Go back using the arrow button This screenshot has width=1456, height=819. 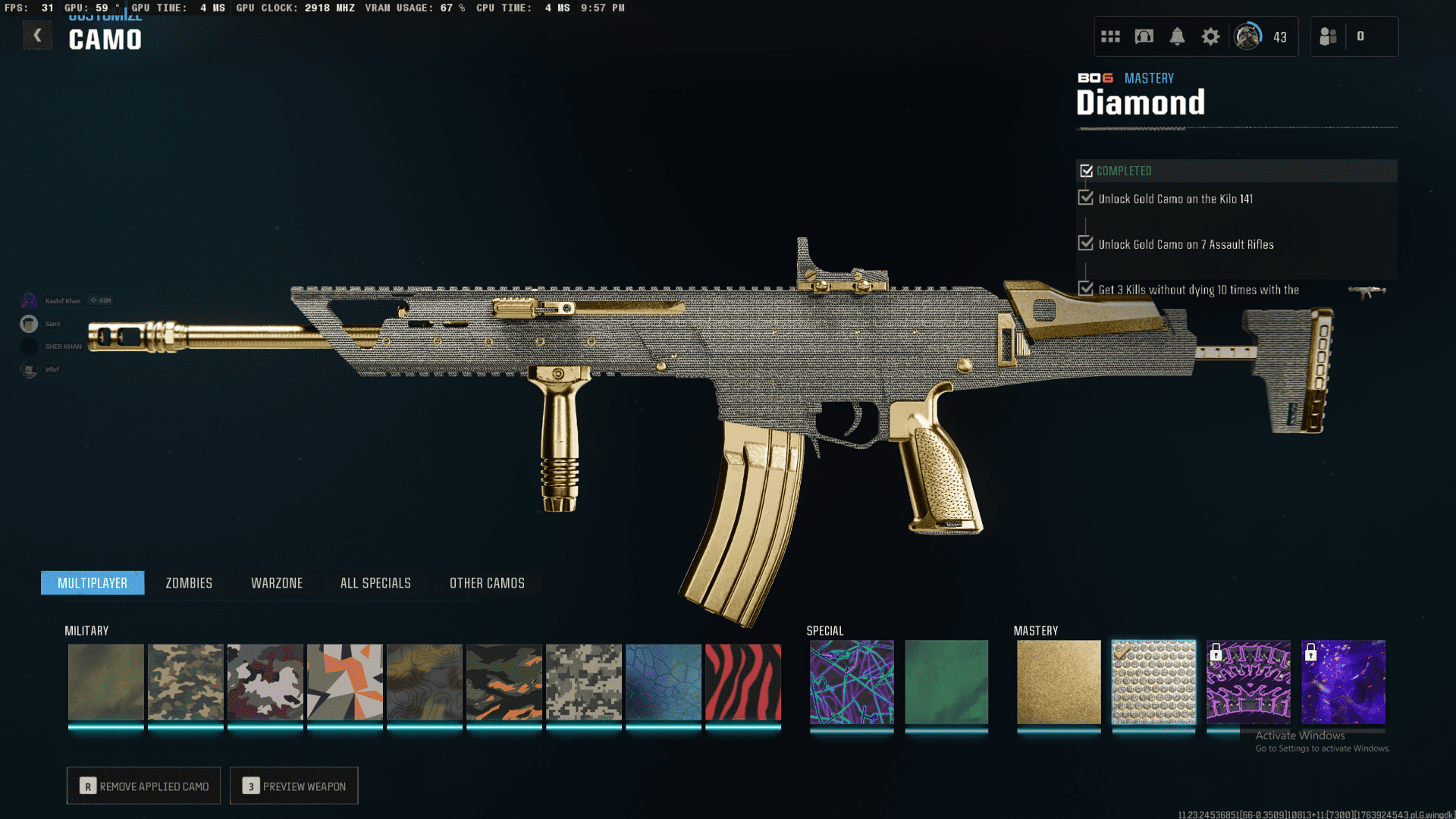(37, 36)
